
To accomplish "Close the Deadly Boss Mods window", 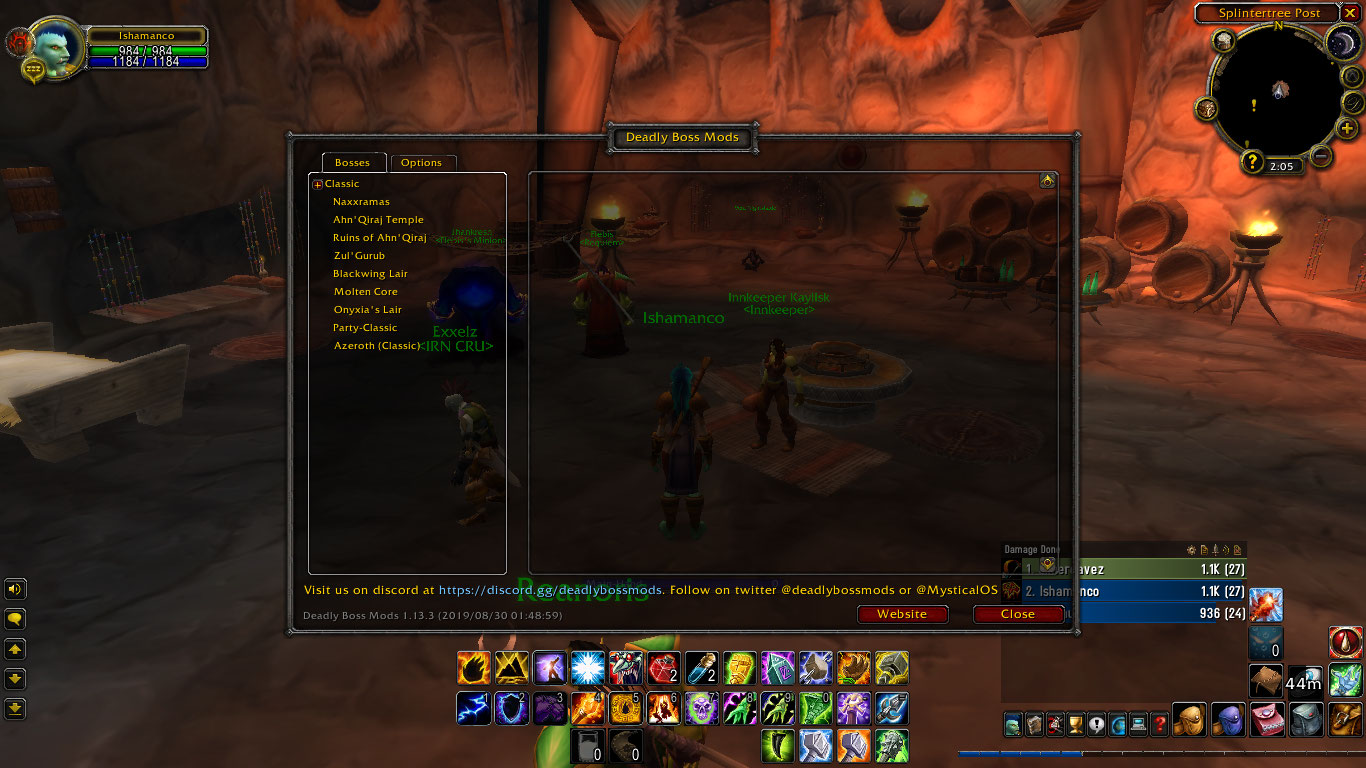I will click(1018, 614).
